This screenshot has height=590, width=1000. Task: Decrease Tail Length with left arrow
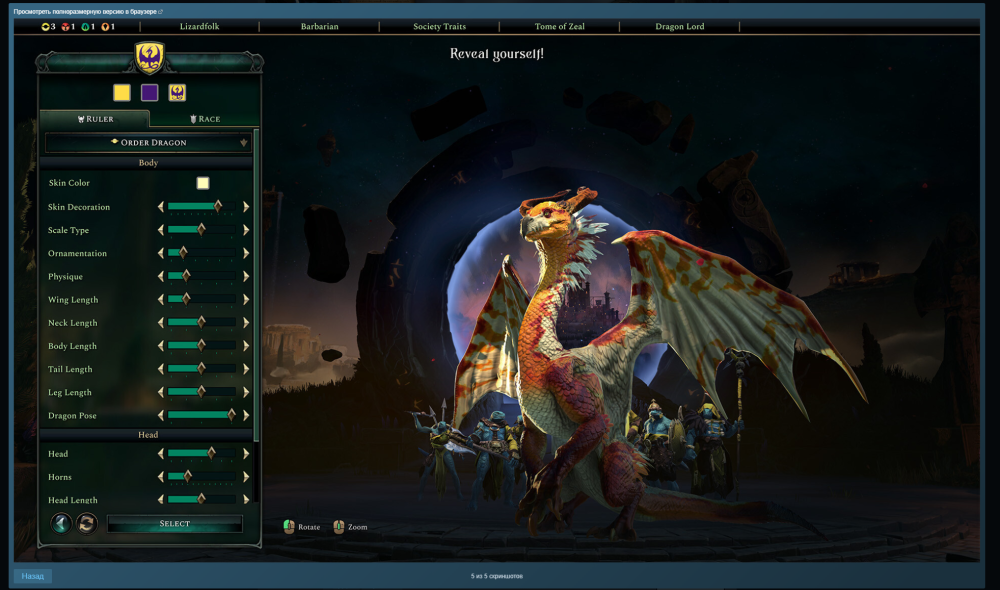(161, 369)
